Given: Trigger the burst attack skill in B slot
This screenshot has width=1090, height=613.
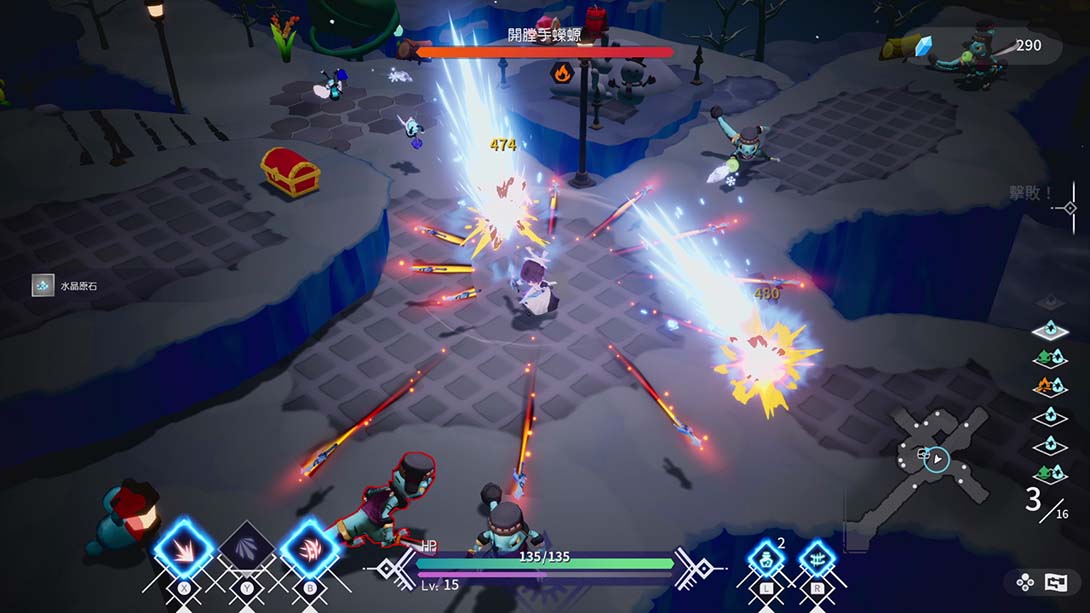Looking at the screenshot, I should 308,548.
